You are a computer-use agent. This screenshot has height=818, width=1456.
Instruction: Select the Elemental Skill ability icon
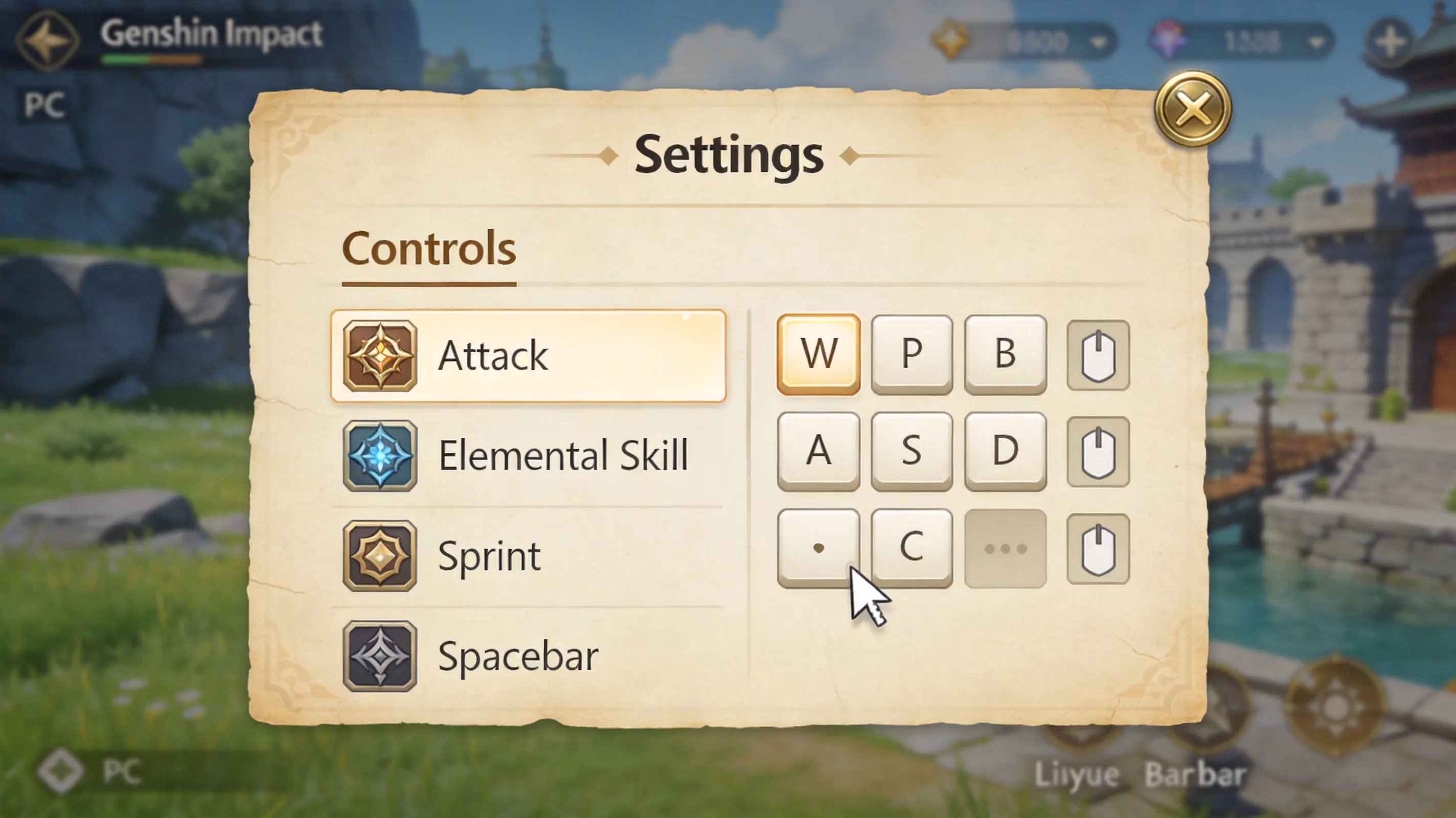point(380,455)
